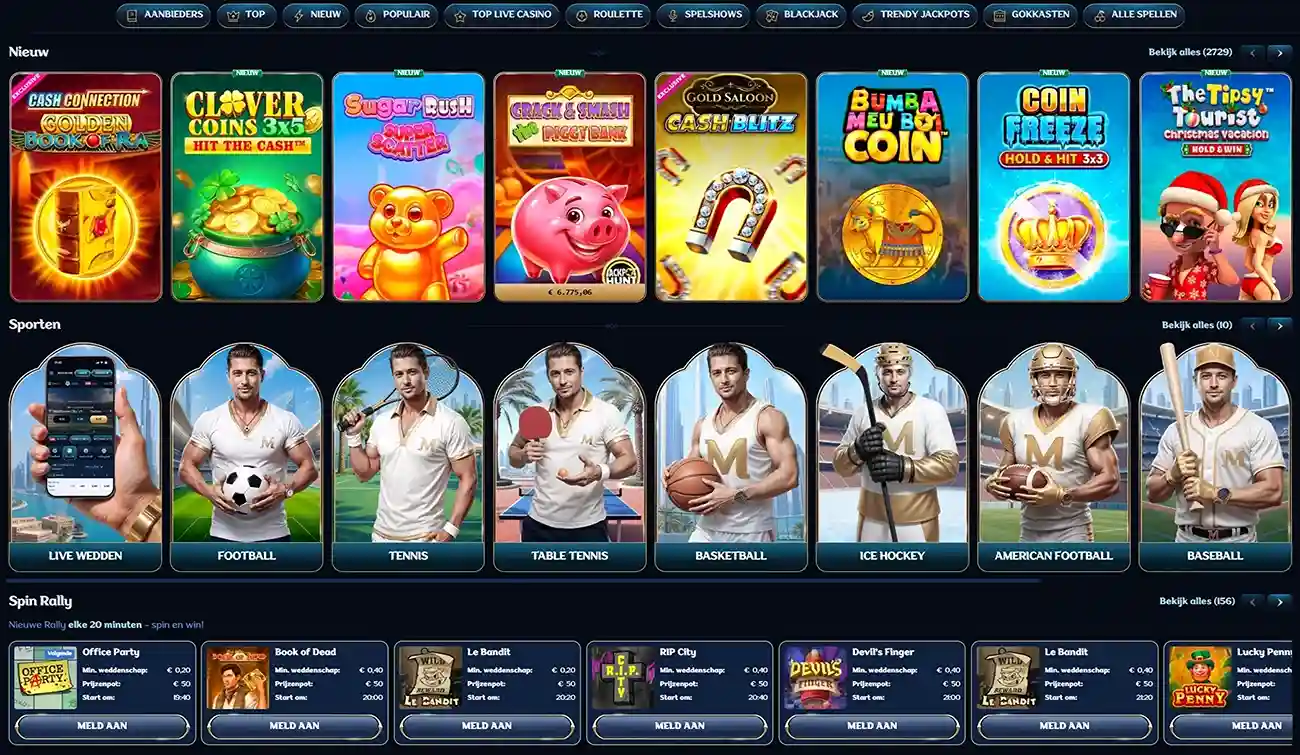Click MELD AAN on the RIP City rally
The image size is (1300, 755).
pos(681,727)
